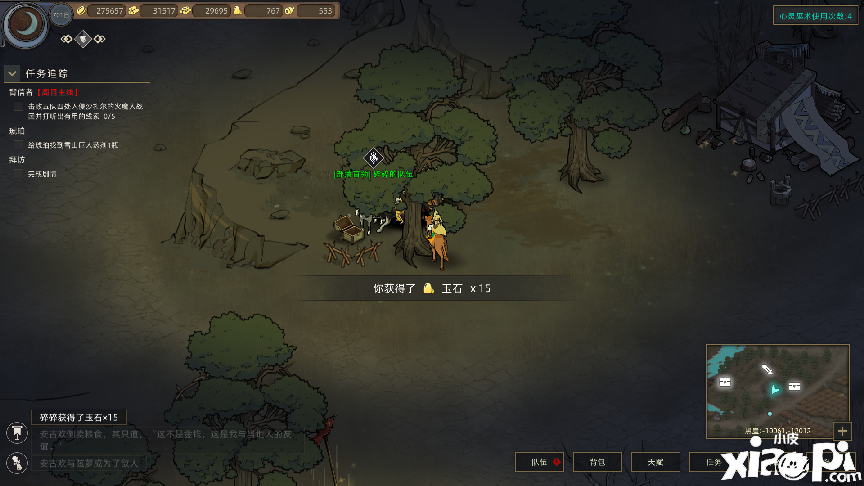
Task: Open the 任务 quest menu button
Action: tap(711, 462)
